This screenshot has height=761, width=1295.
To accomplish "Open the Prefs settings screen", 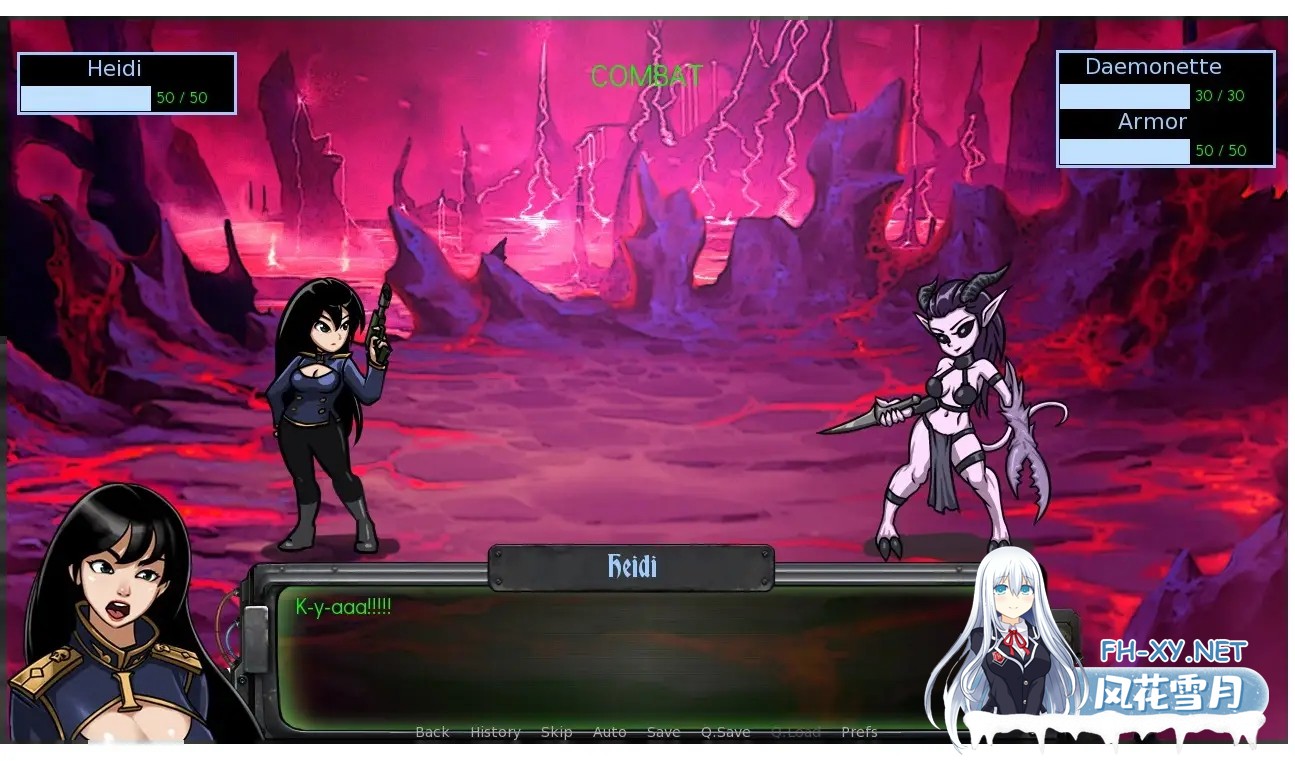I will click(859, 732).
